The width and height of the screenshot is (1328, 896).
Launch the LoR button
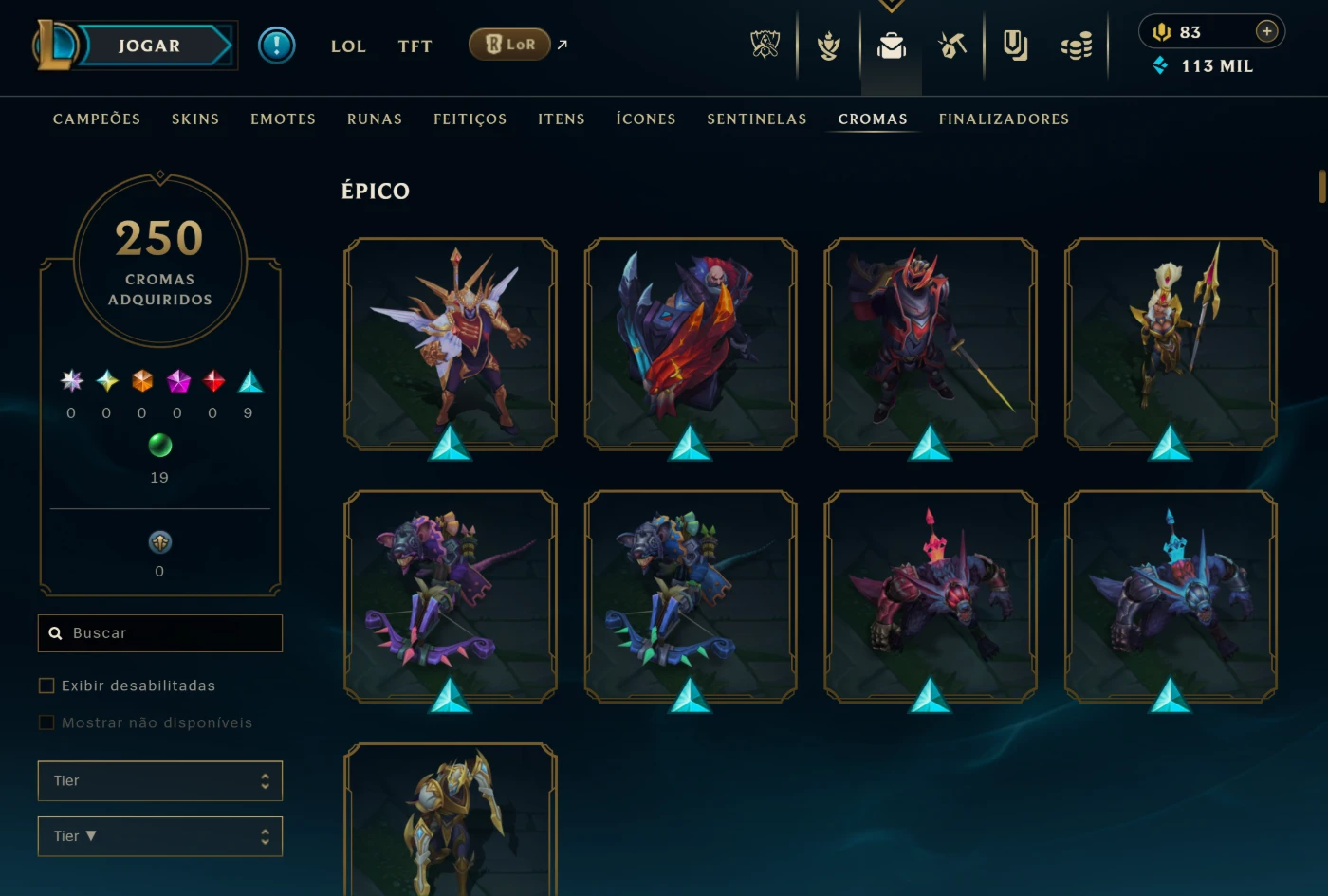510,45
